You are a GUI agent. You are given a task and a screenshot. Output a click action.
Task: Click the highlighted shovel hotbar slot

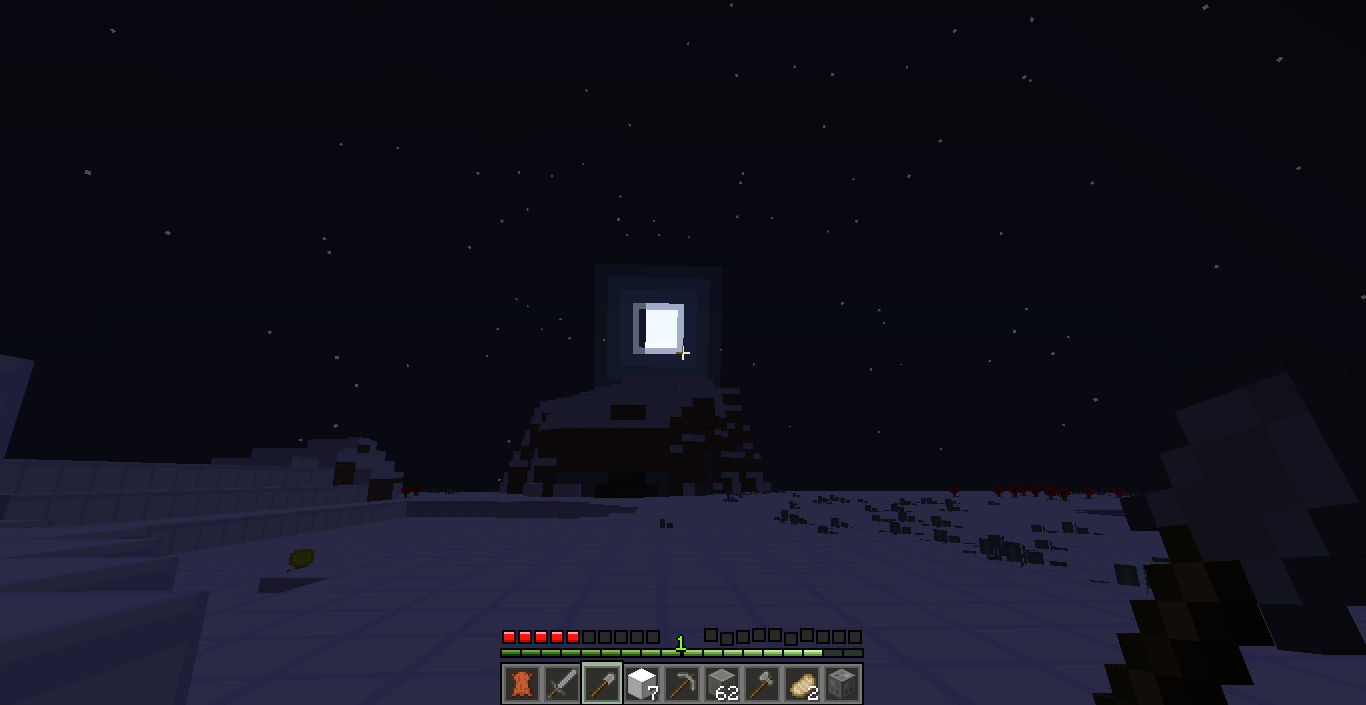pos(601,684)
